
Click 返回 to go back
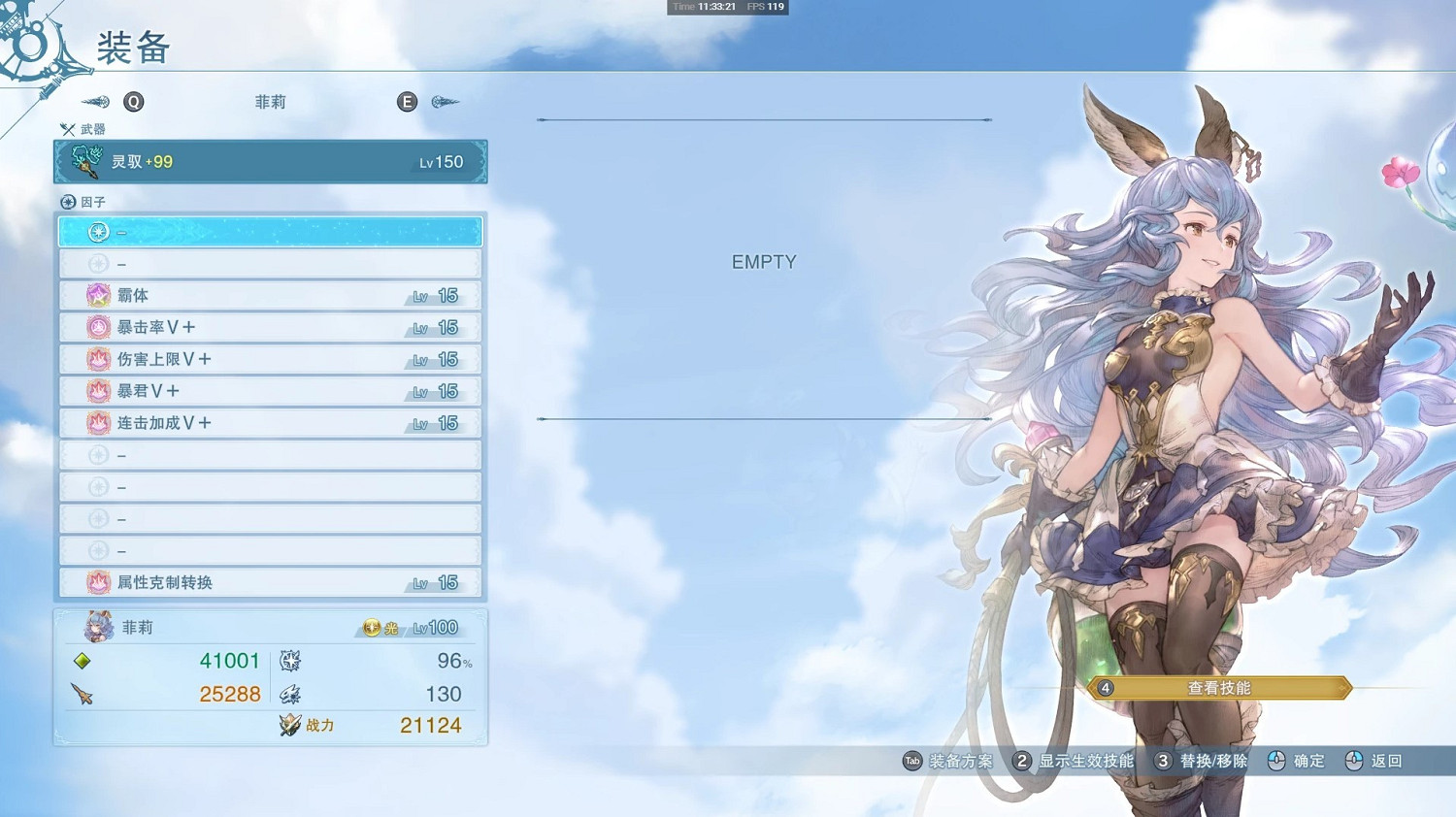(1382, 762)
